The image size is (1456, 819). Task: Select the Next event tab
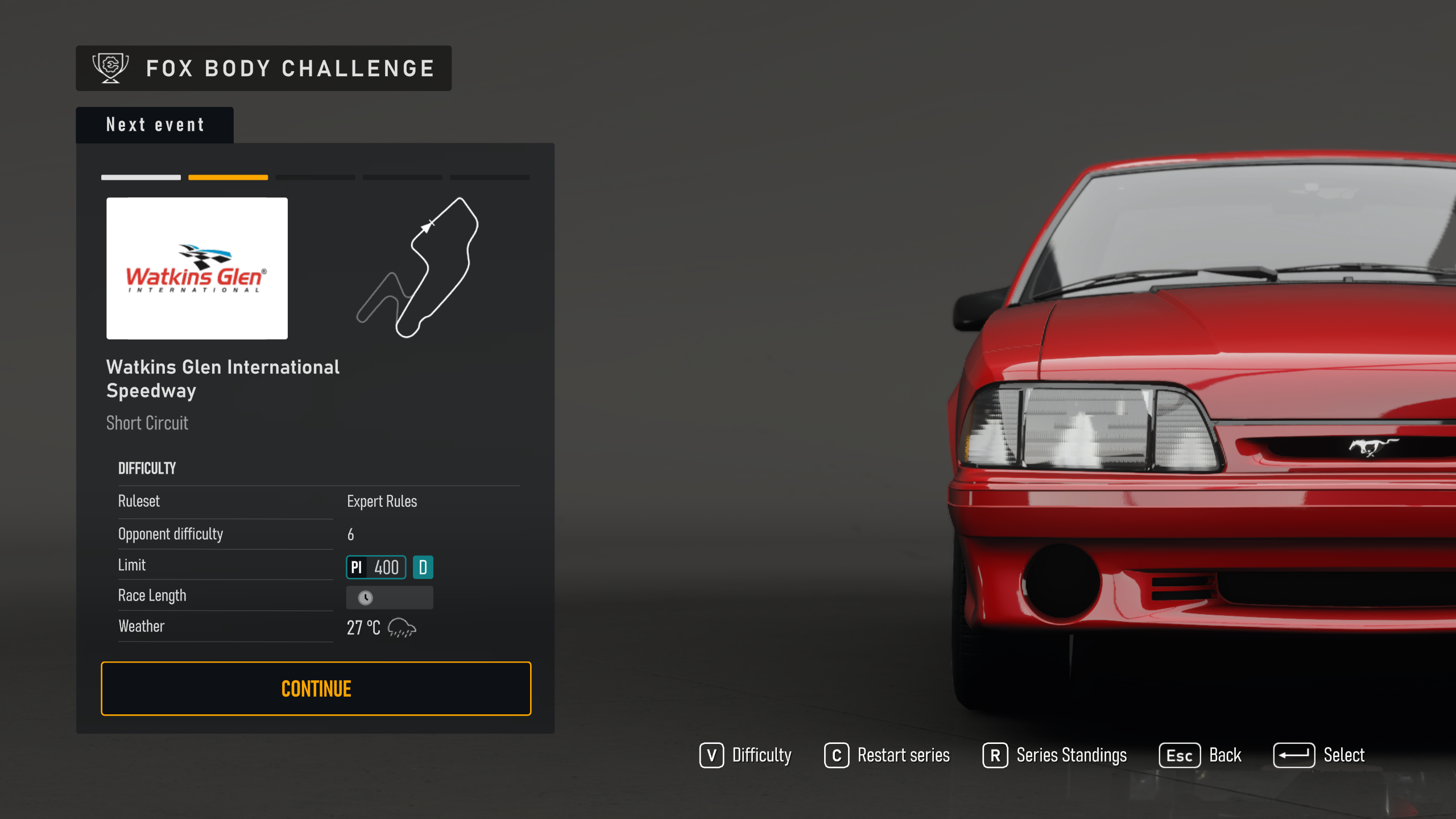tap(155, 125)
